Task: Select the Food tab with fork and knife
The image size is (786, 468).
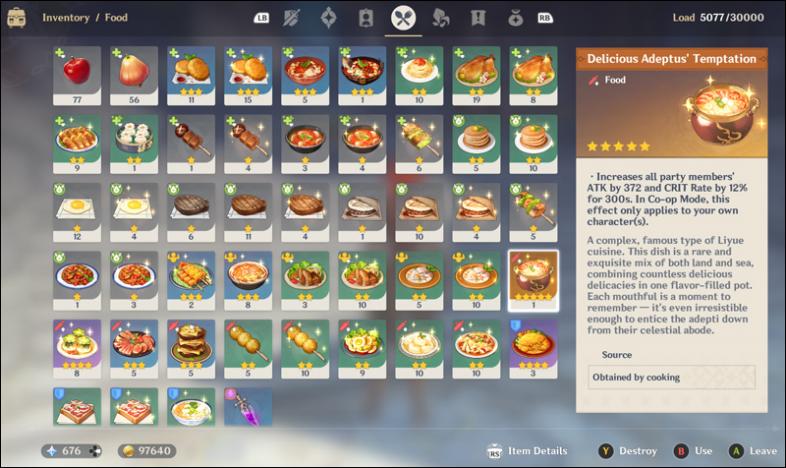Action: [x=404, y=17]
